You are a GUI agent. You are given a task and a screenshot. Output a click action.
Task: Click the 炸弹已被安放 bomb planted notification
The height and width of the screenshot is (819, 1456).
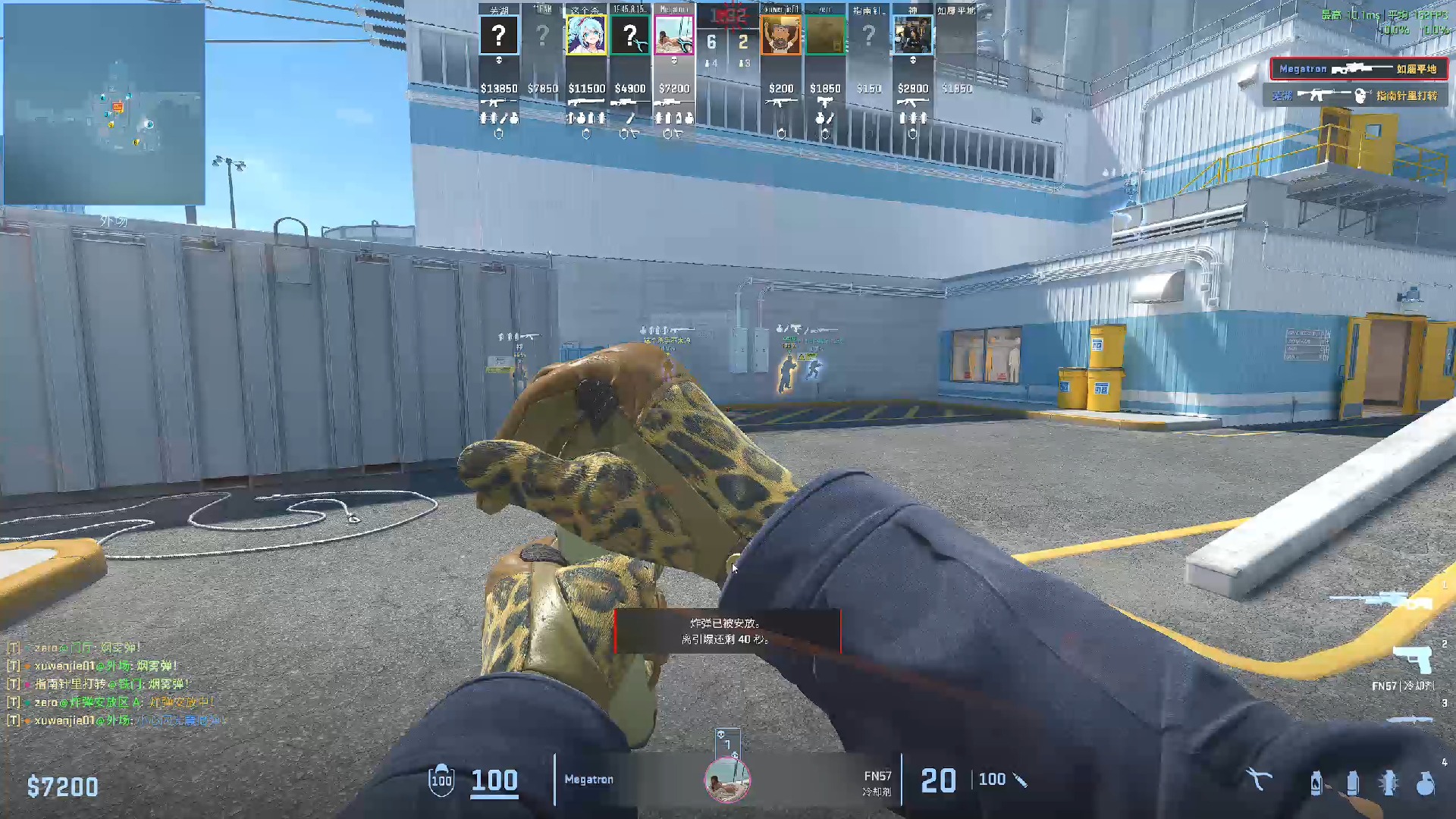click(x=726, y=629)
